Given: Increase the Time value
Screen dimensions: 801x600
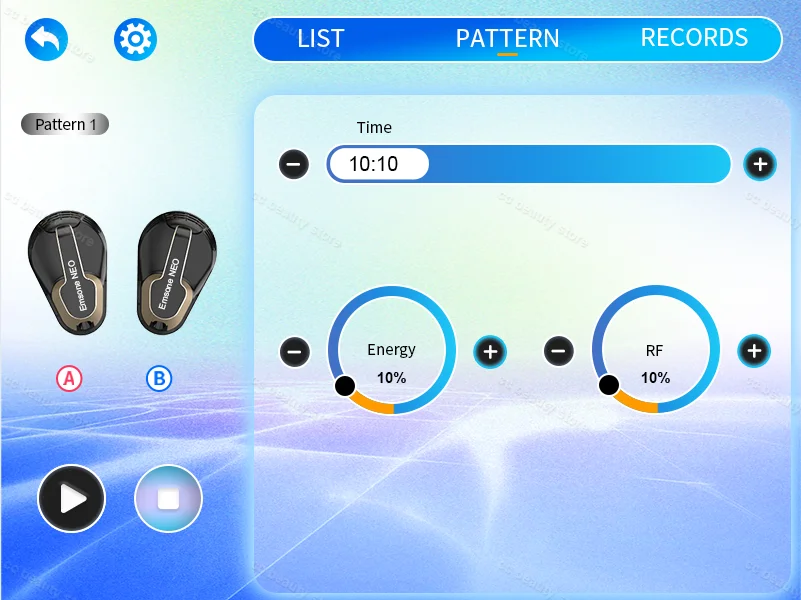Looking at the screenshot, I should [x=760, y=164].
